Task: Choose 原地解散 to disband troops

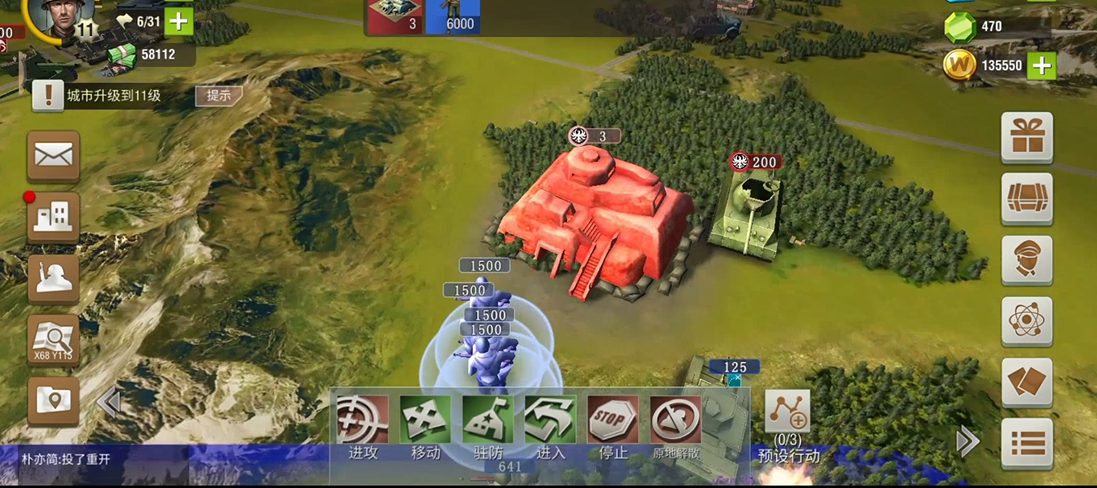Action: point(676,421)
